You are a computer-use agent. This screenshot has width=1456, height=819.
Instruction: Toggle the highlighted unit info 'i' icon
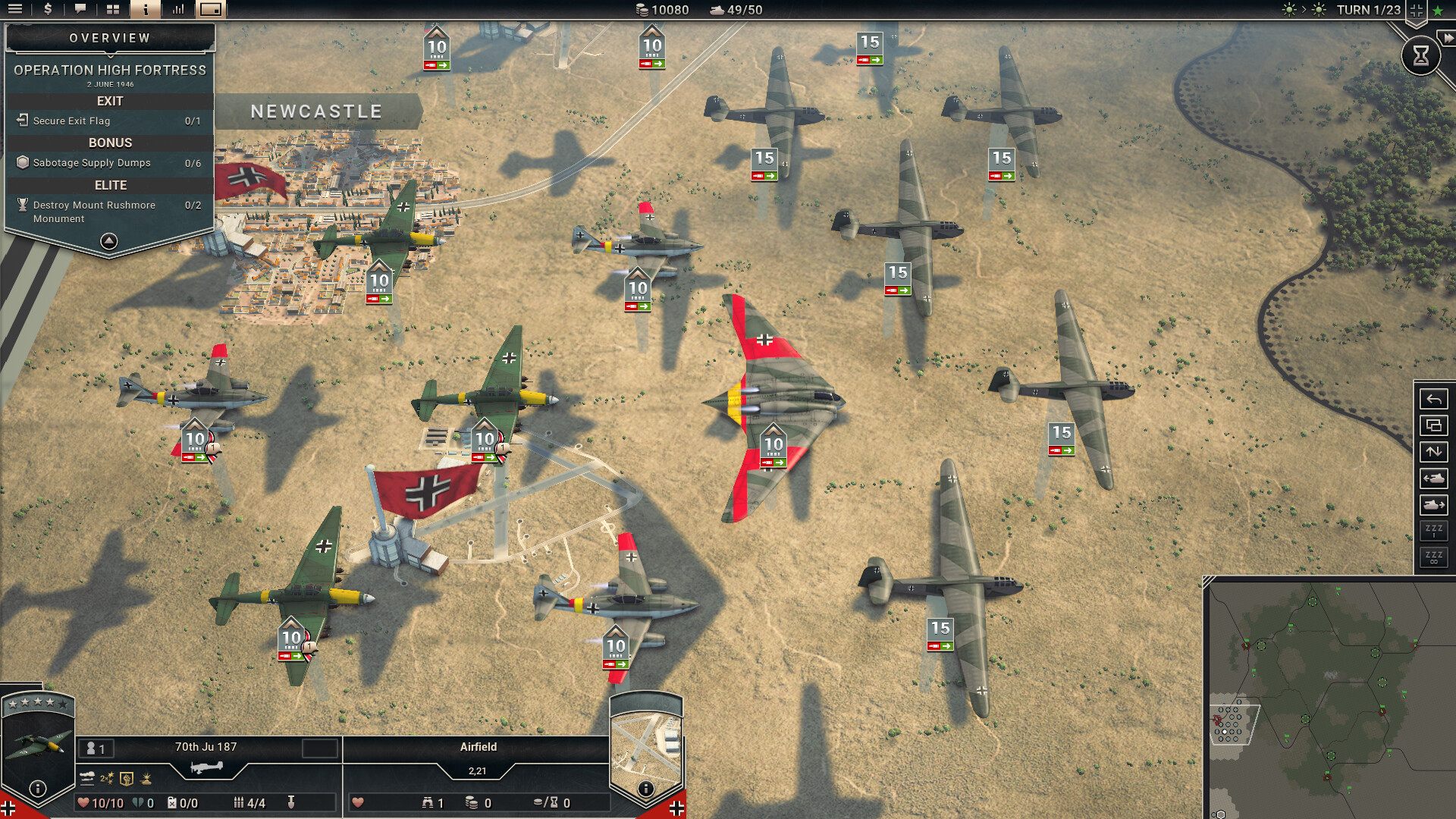146,10
